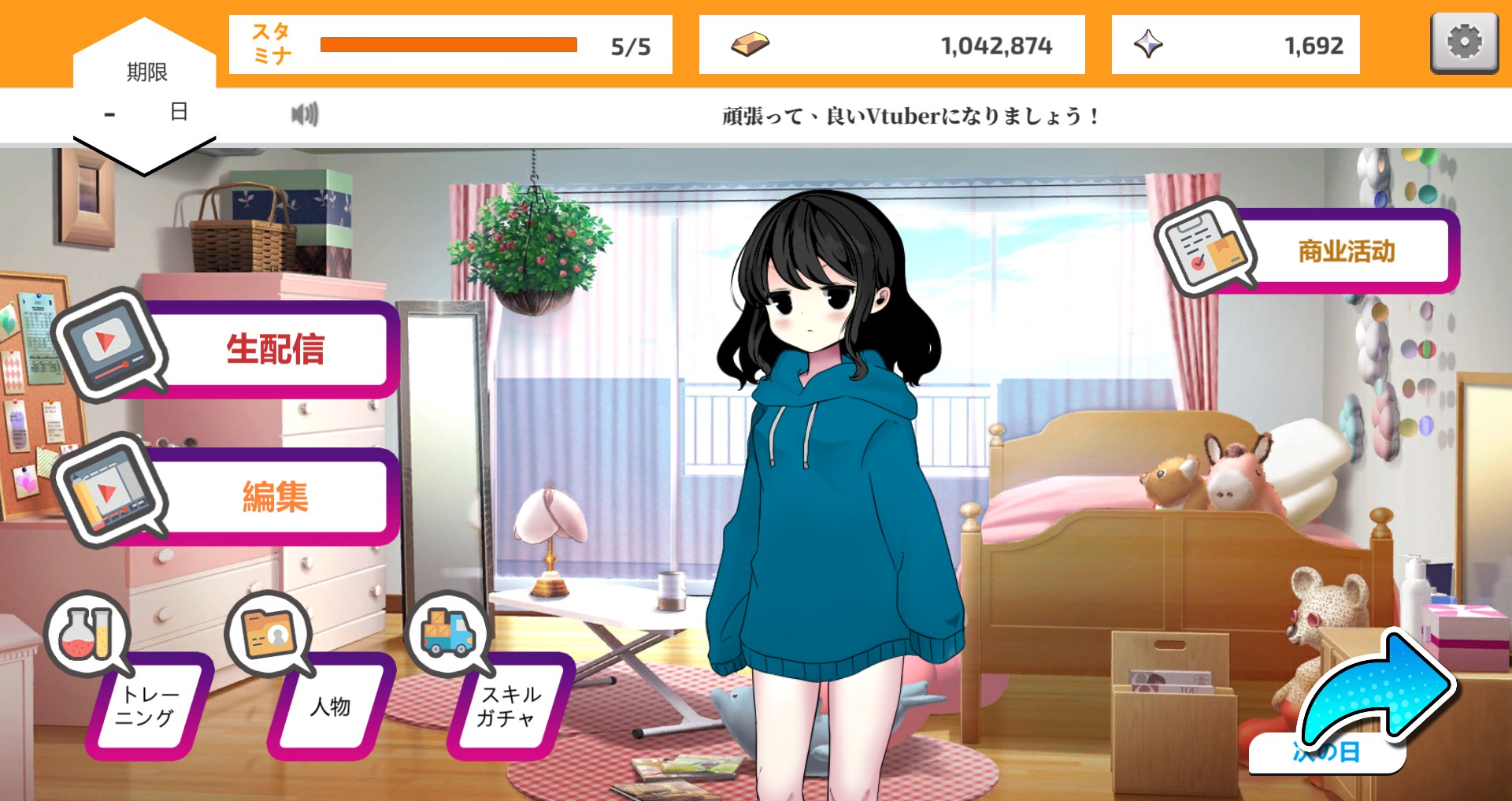1512x801 pixels.
Task: Mute the game audio via speaker icon
Action: pyautogui.click(x=305, y=113)
